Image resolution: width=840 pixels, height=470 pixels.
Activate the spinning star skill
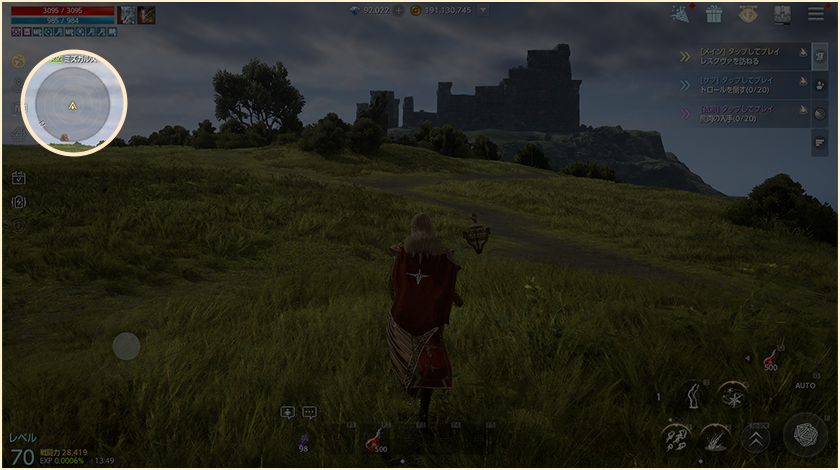point(732,396)
